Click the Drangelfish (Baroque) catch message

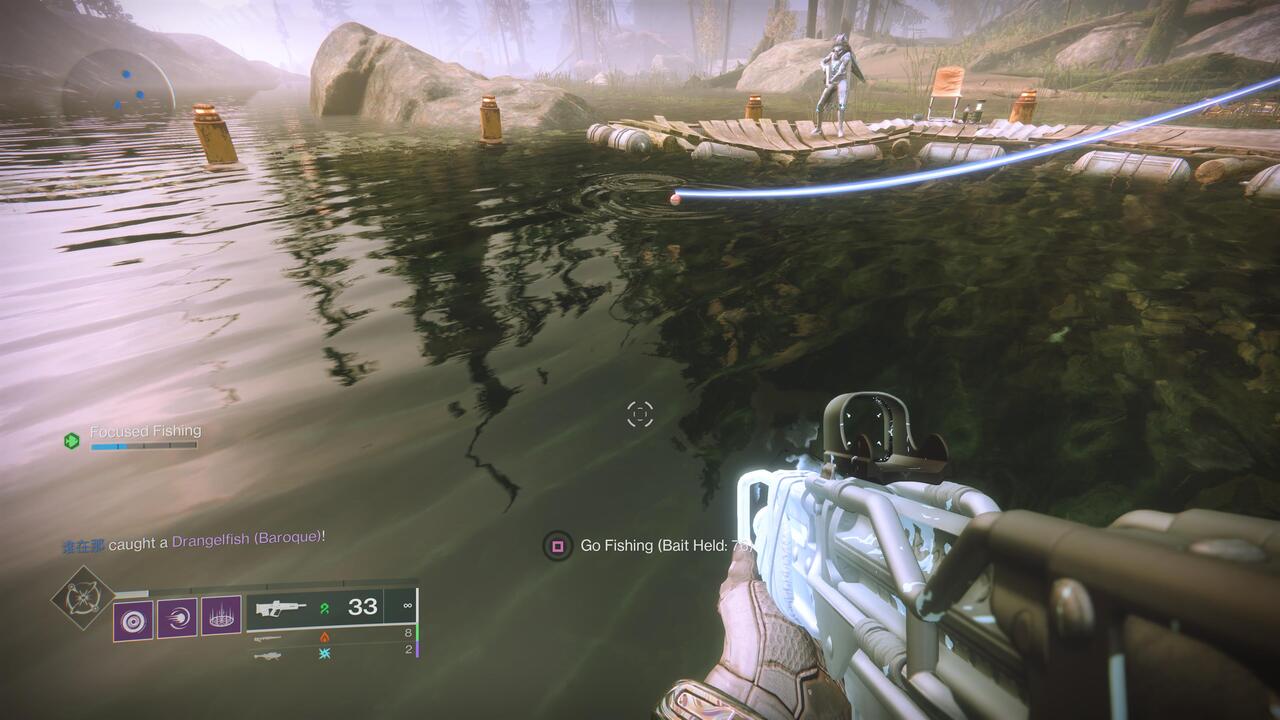(247, 539)
